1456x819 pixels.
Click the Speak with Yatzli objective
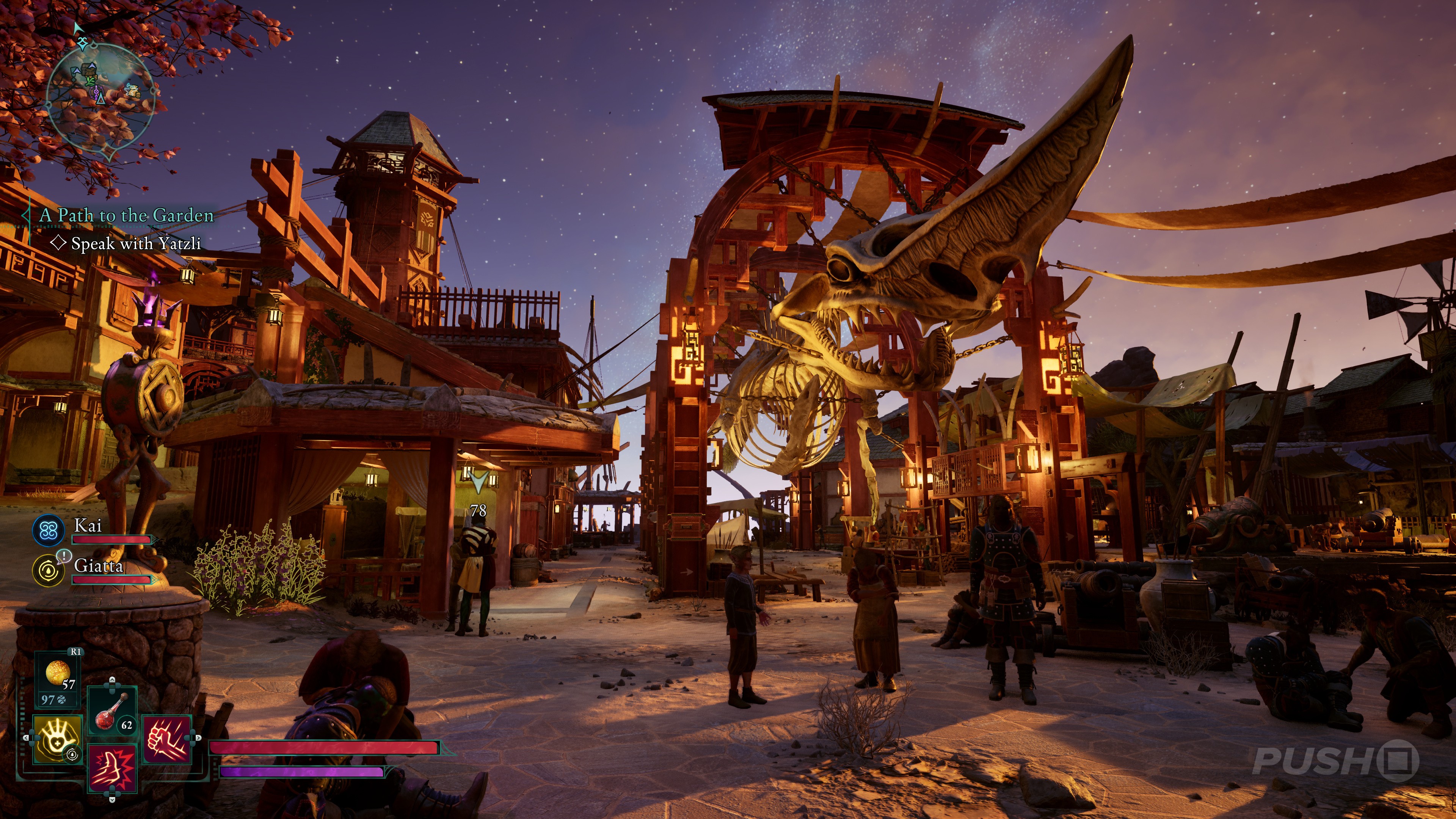coord(136,243)
